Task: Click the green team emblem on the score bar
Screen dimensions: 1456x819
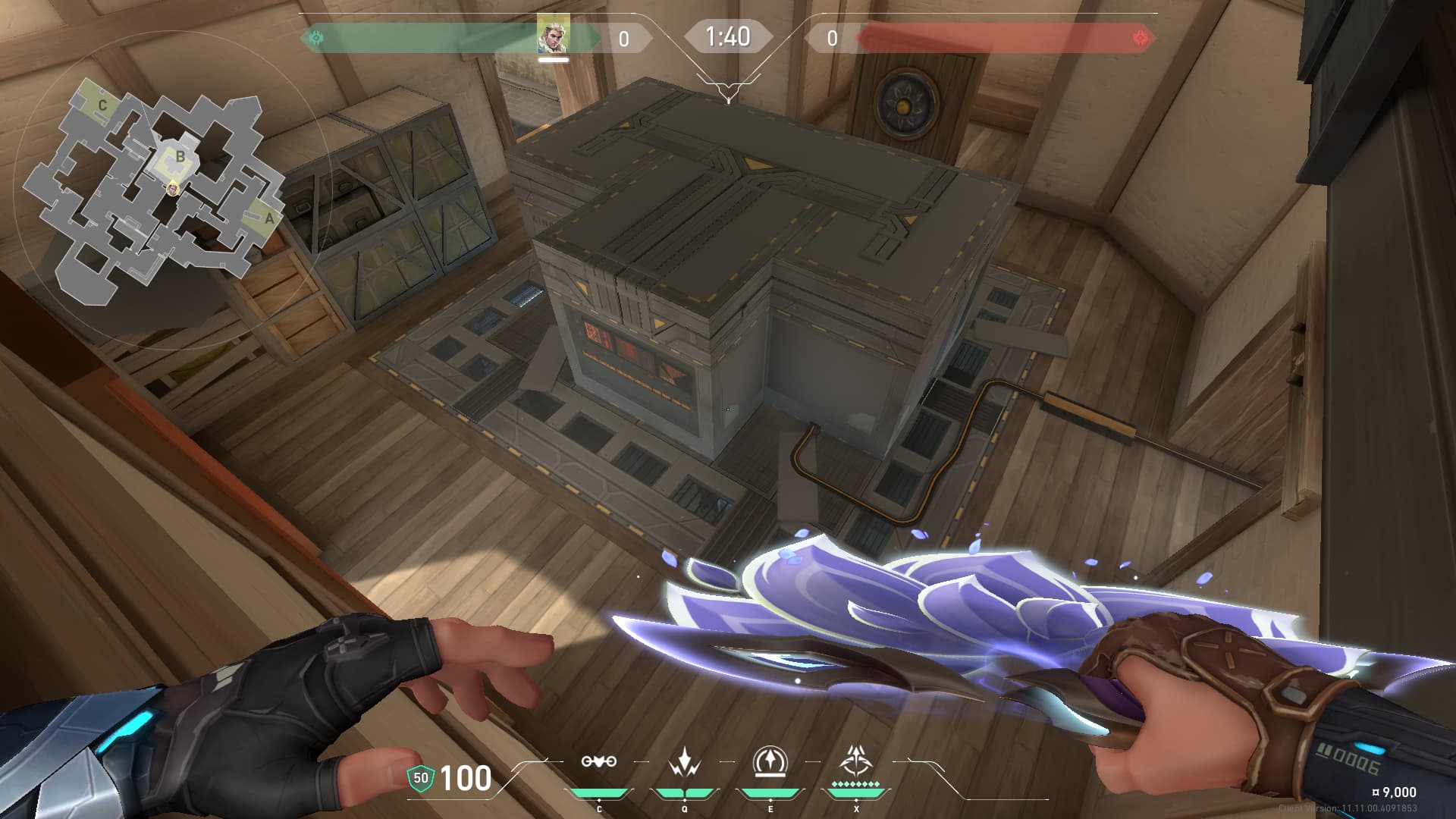Action: click(x=315, y=37)
